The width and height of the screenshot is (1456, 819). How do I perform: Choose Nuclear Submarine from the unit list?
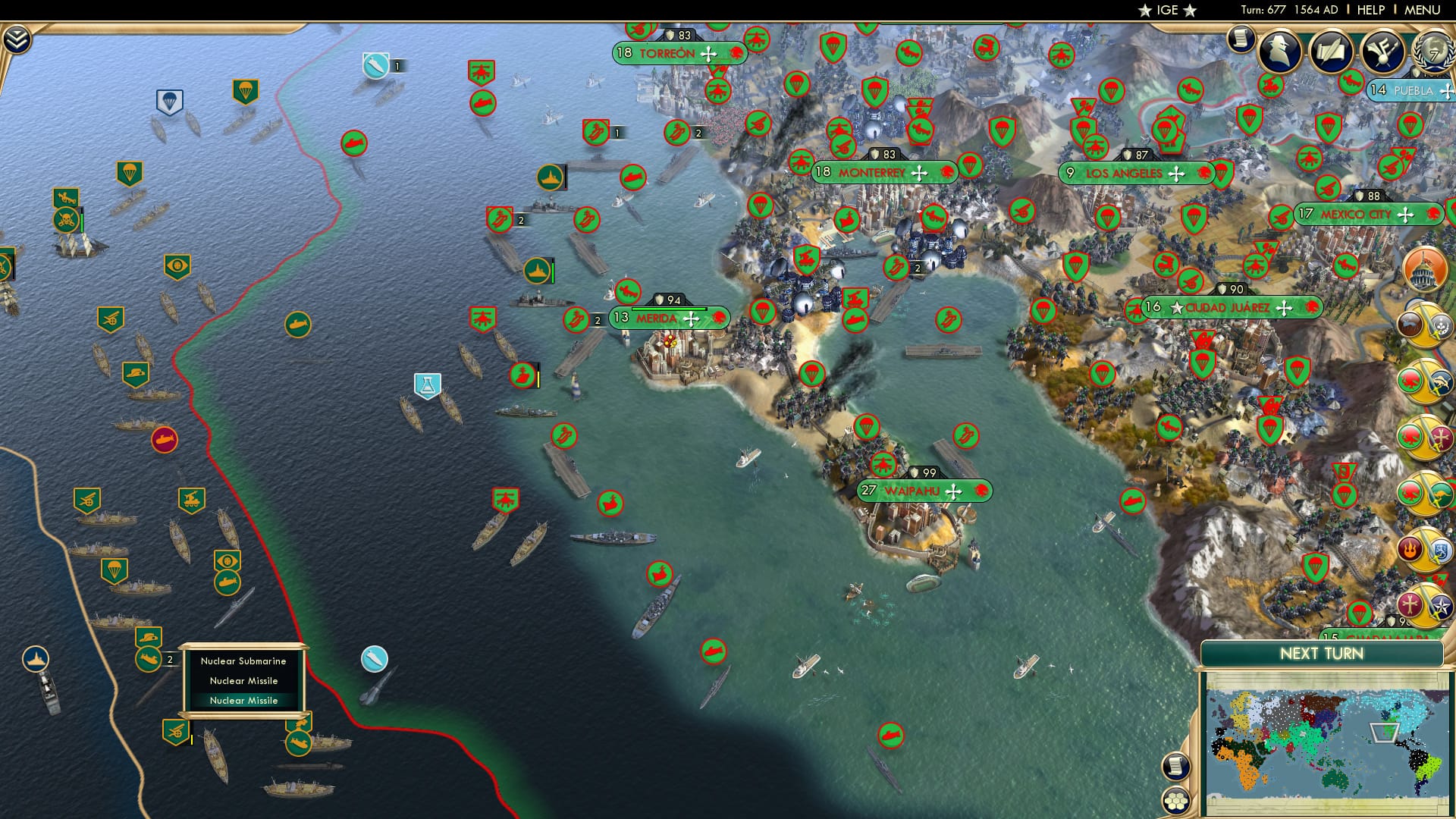(x=243, y=661)
